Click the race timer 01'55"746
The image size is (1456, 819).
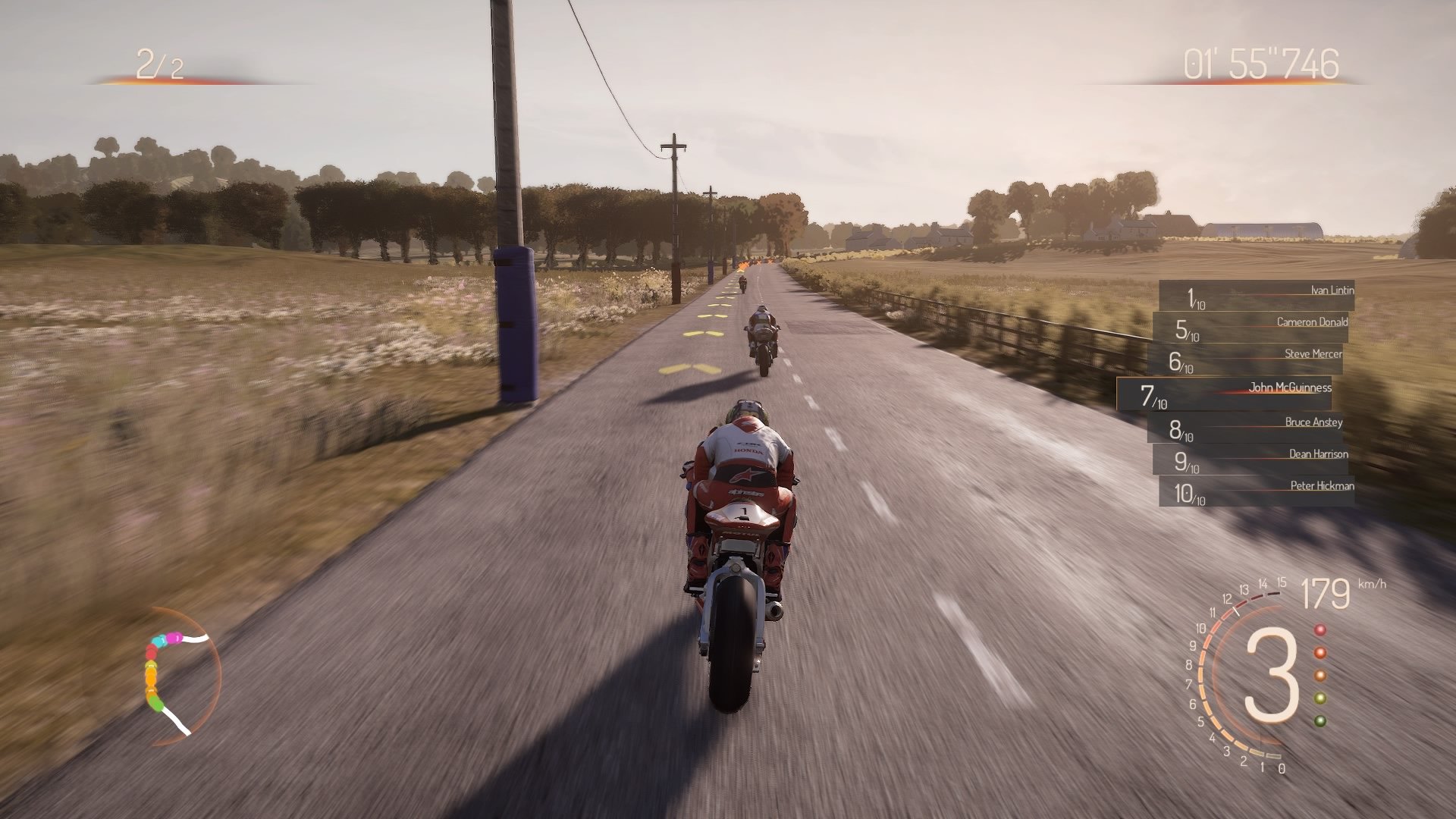pos(1259,64)
